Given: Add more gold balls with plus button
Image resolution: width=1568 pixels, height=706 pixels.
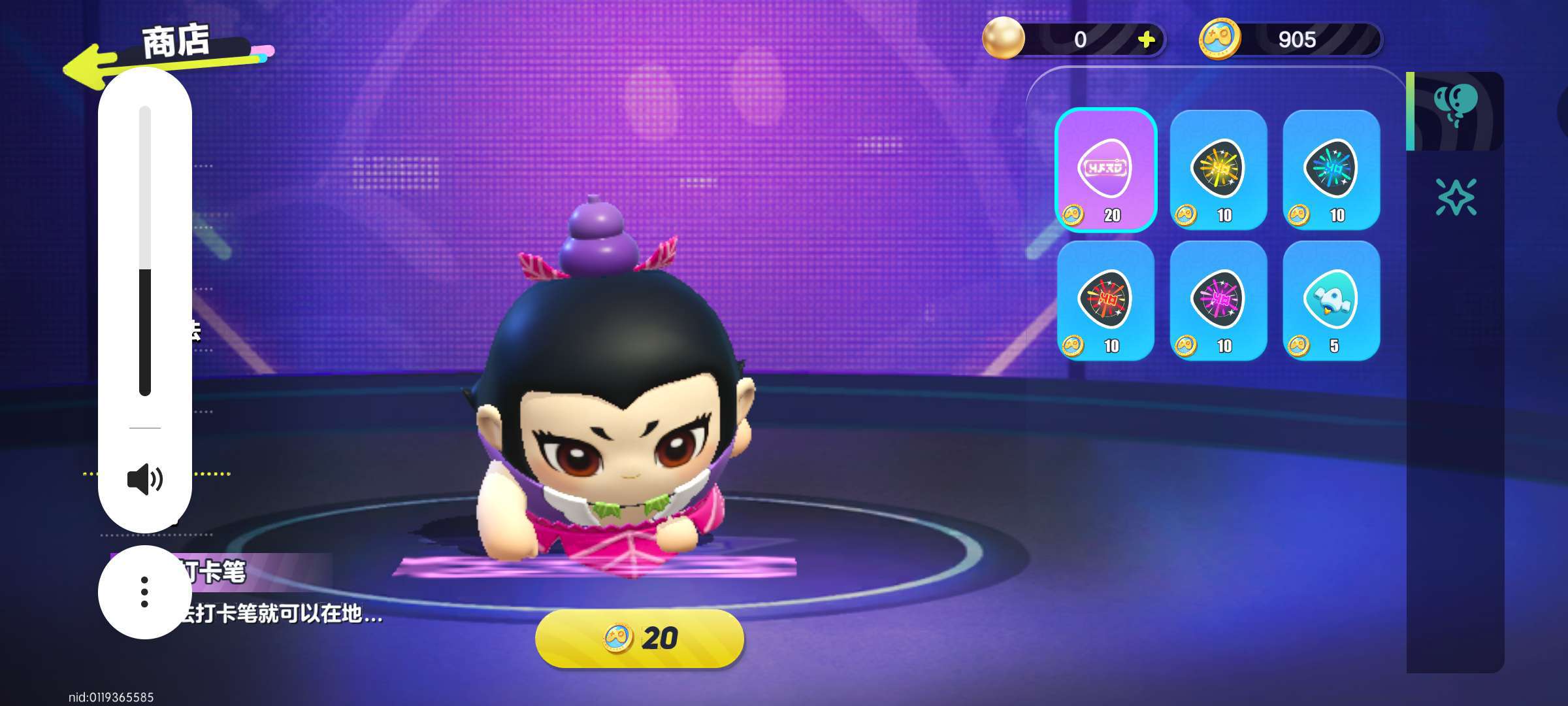Looking at the screenshot, I should point(1146,40).
